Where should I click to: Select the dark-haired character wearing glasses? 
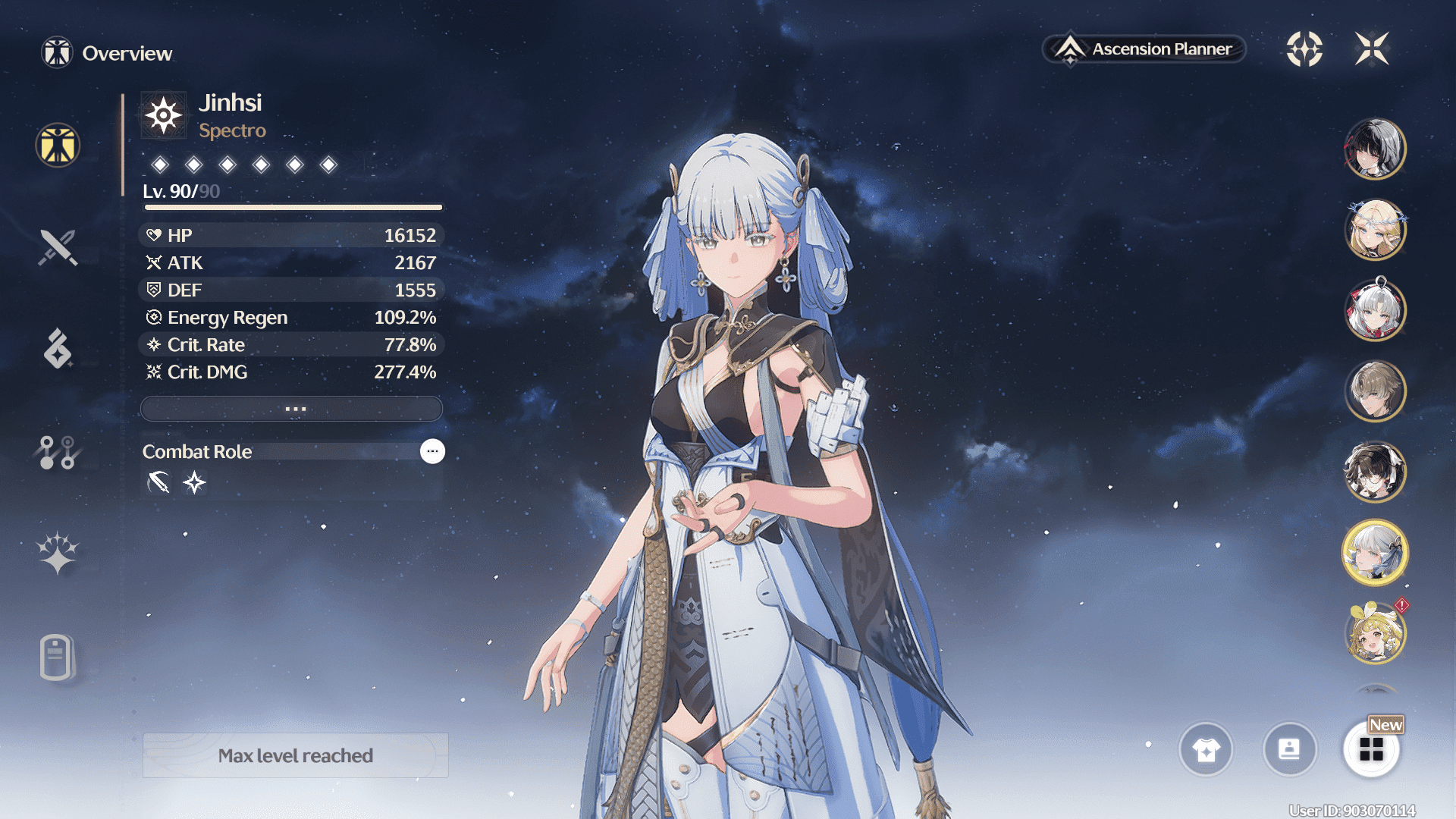1374,472
